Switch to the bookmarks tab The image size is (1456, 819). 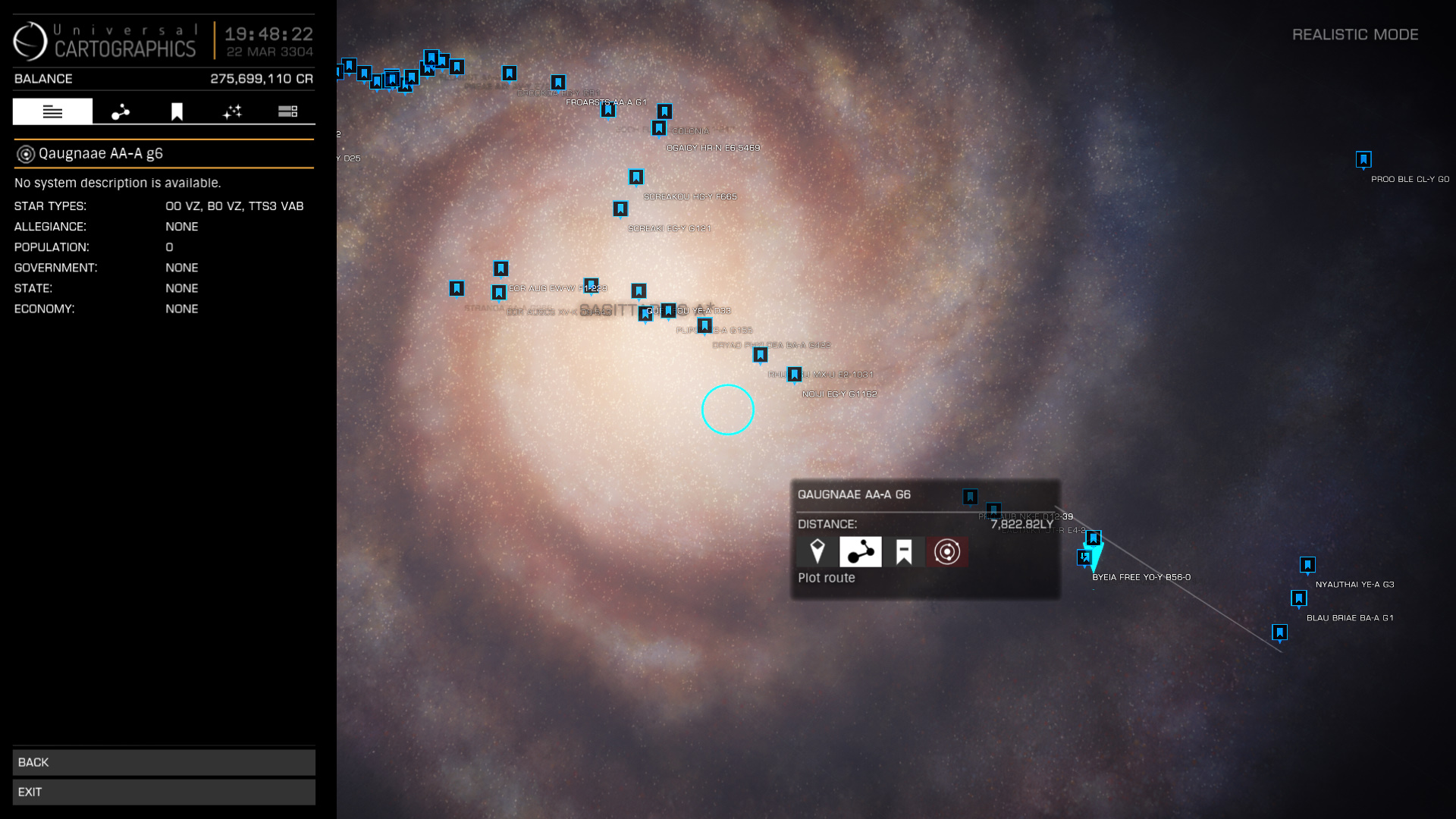click(x=177, y=111)
